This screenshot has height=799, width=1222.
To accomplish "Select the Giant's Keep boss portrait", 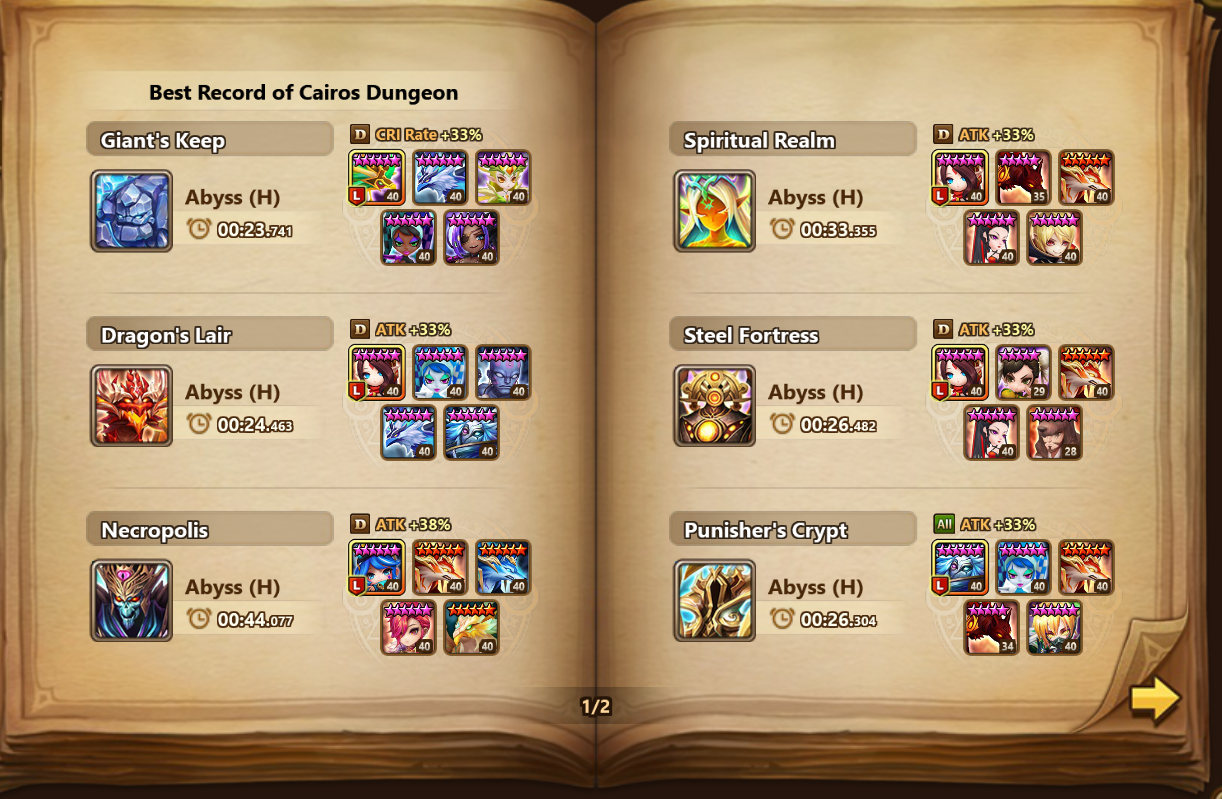I will point(131,211).
